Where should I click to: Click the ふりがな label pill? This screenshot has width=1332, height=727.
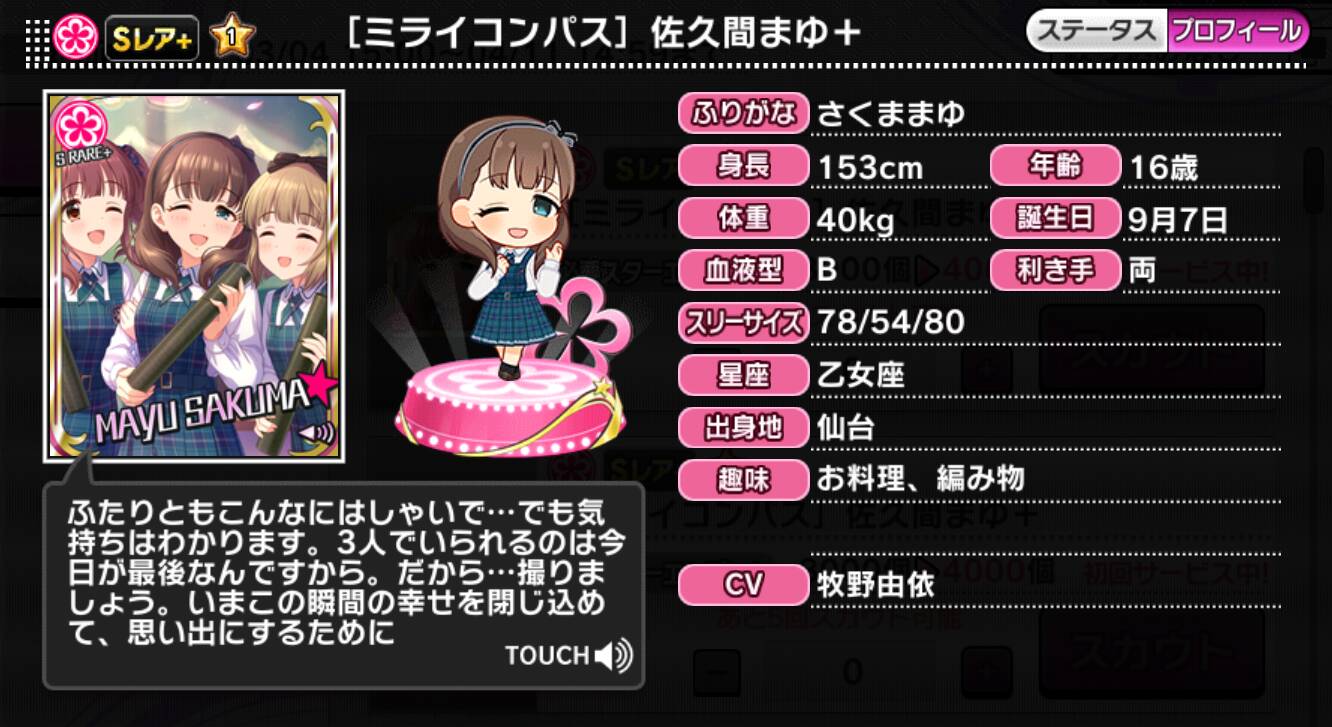742,113
